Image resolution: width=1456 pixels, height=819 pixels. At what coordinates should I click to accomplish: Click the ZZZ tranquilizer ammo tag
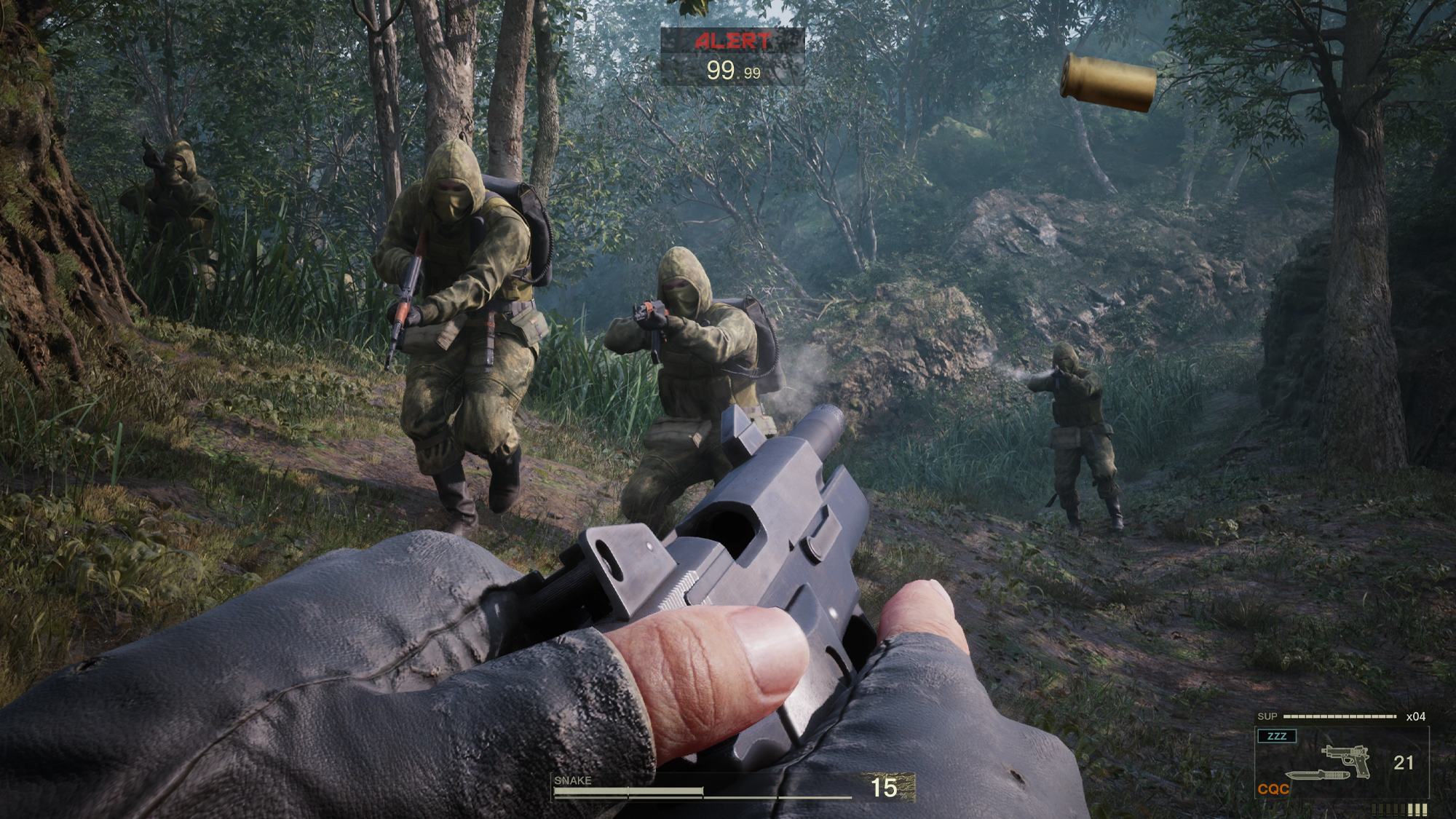(x=1277, y=736)
